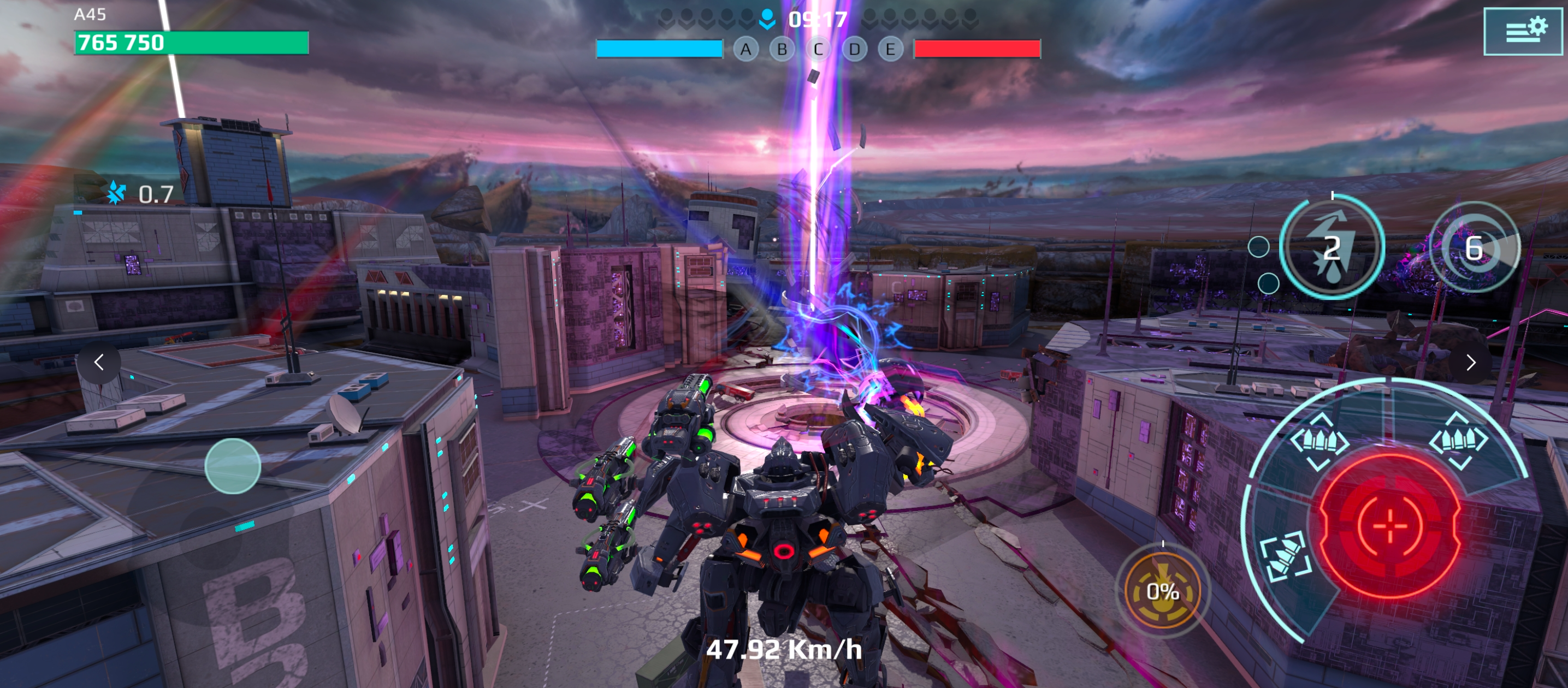This screenshot has height=688, width=1568.
Task: Select beacon D indicator
Action: point(854,49)
